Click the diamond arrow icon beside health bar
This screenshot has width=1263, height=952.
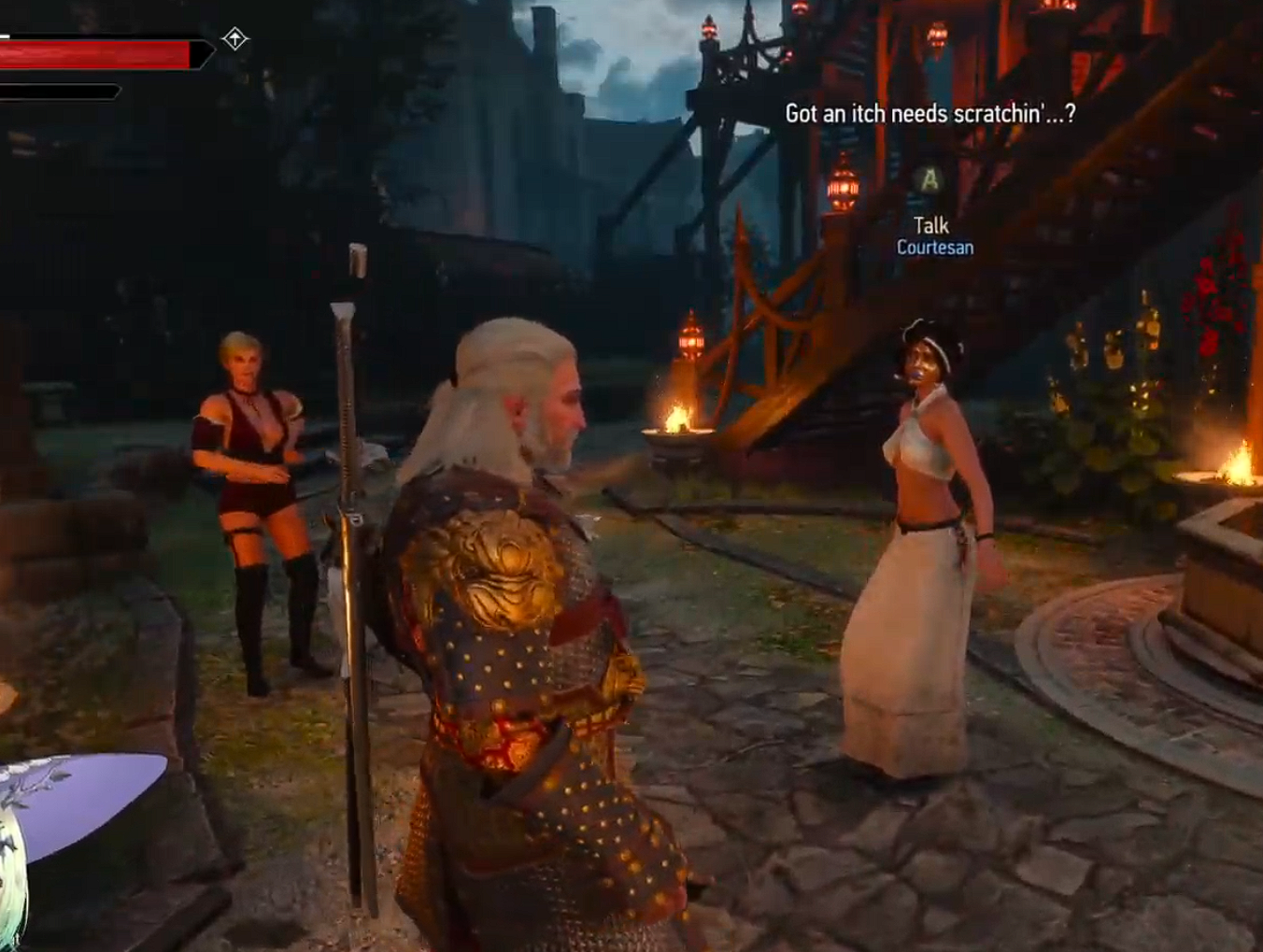point(234,39)
